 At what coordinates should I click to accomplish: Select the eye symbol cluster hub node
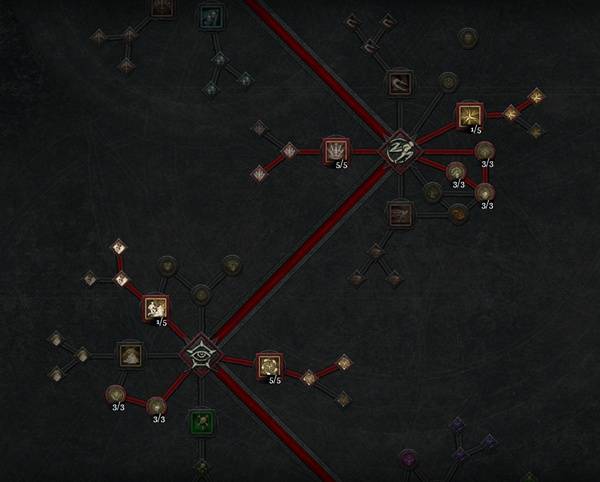[x=200, y=353]
